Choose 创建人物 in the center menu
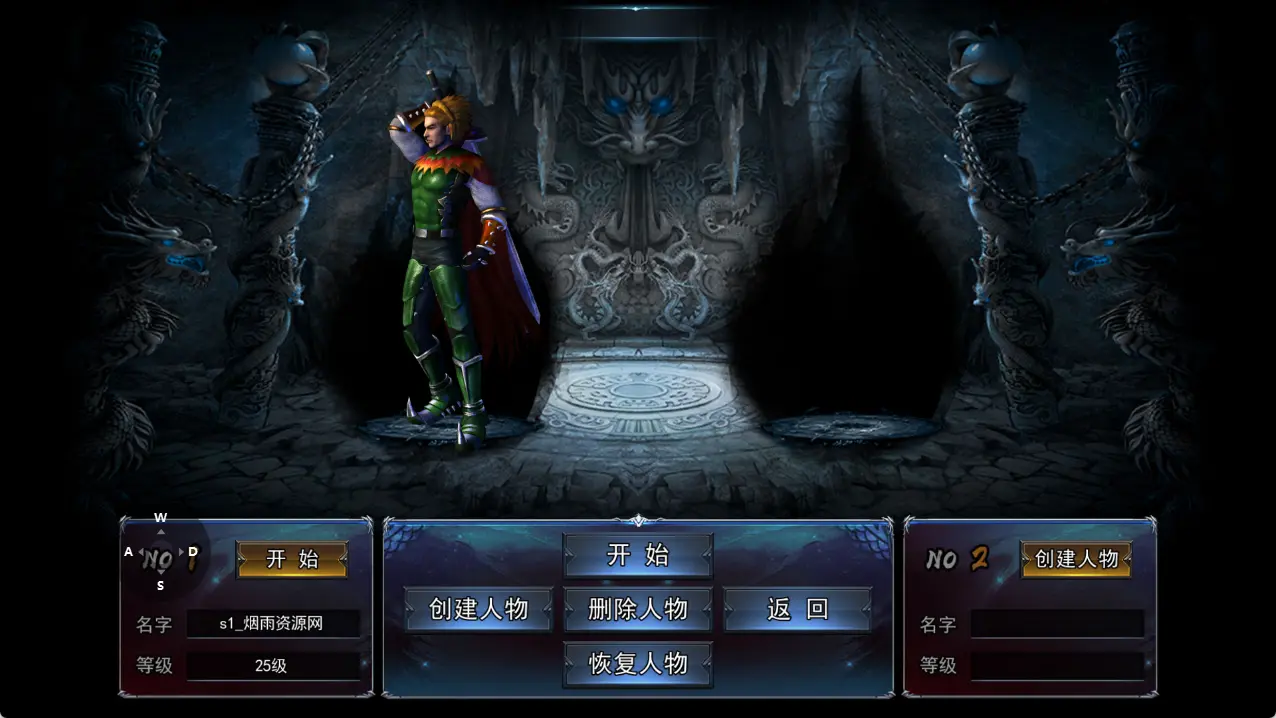 [478, 609]
